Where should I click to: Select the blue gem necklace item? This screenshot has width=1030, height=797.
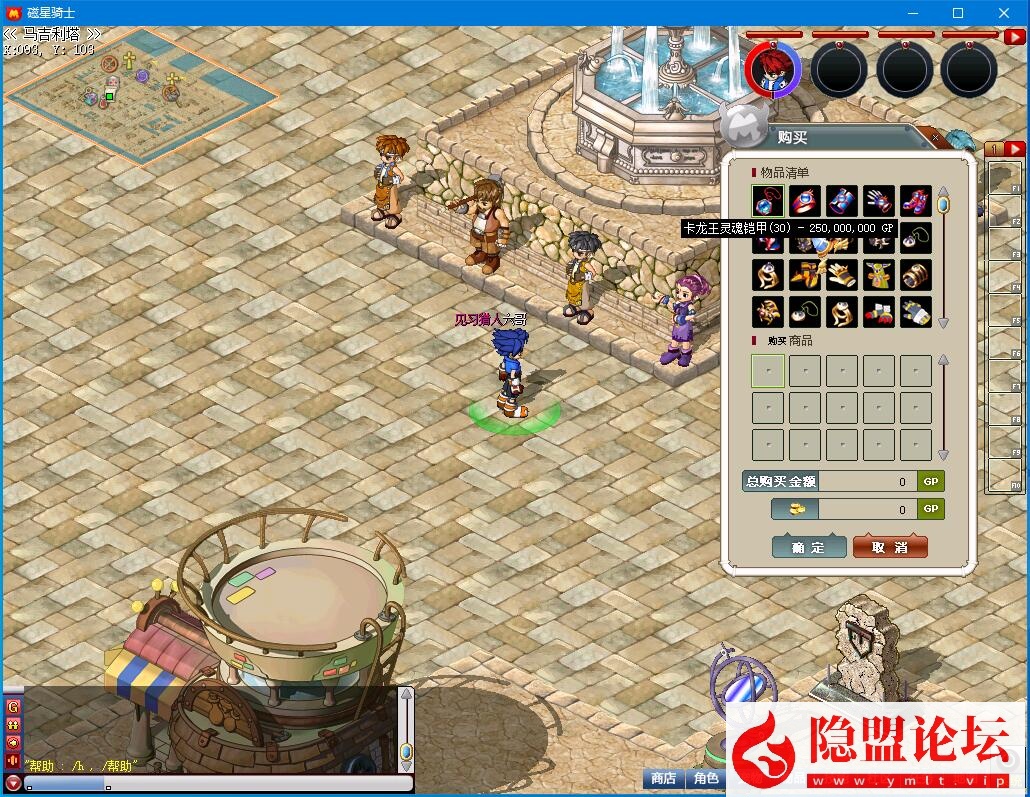pos(768,200)
